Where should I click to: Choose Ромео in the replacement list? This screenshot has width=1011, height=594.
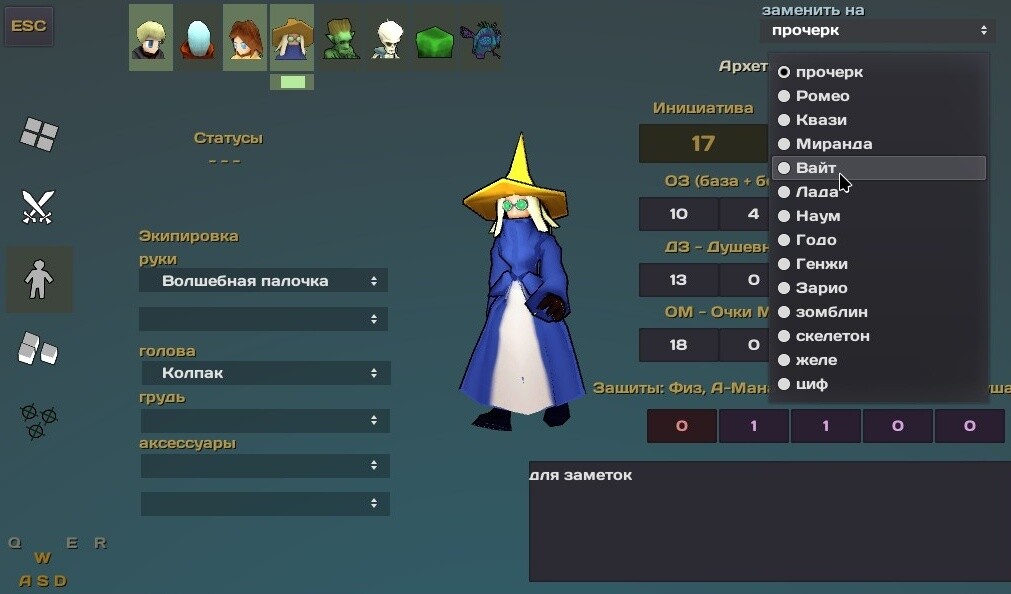point(822,96)
